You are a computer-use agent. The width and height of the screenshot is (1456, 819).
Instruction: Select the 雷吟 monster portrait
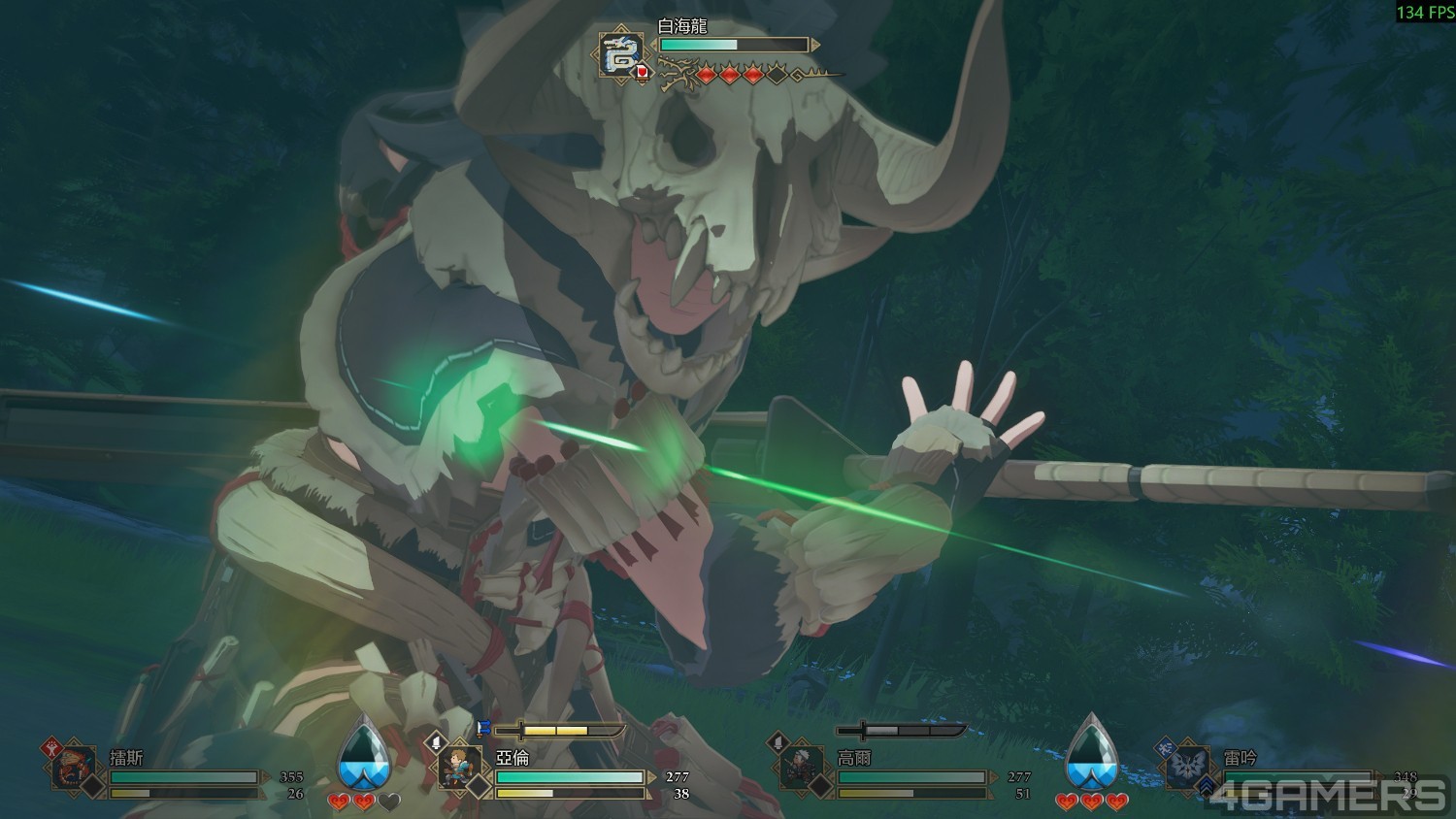1187,769
